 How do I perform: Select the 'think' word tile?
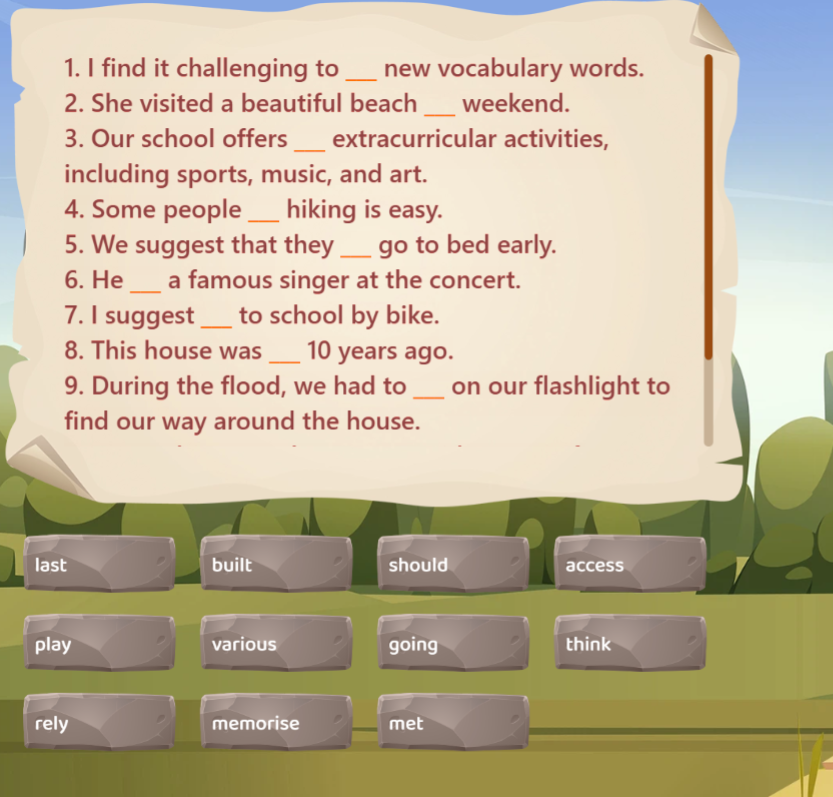pos(629,644)
